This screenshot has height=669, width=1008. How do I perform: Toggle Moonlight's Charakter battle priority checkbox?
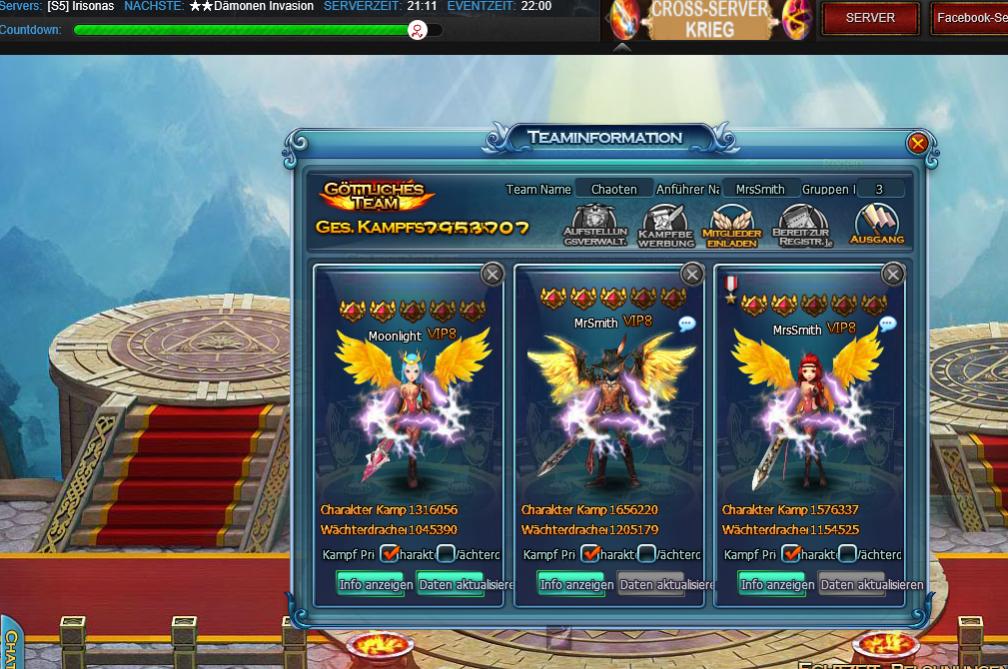point(391,553)
